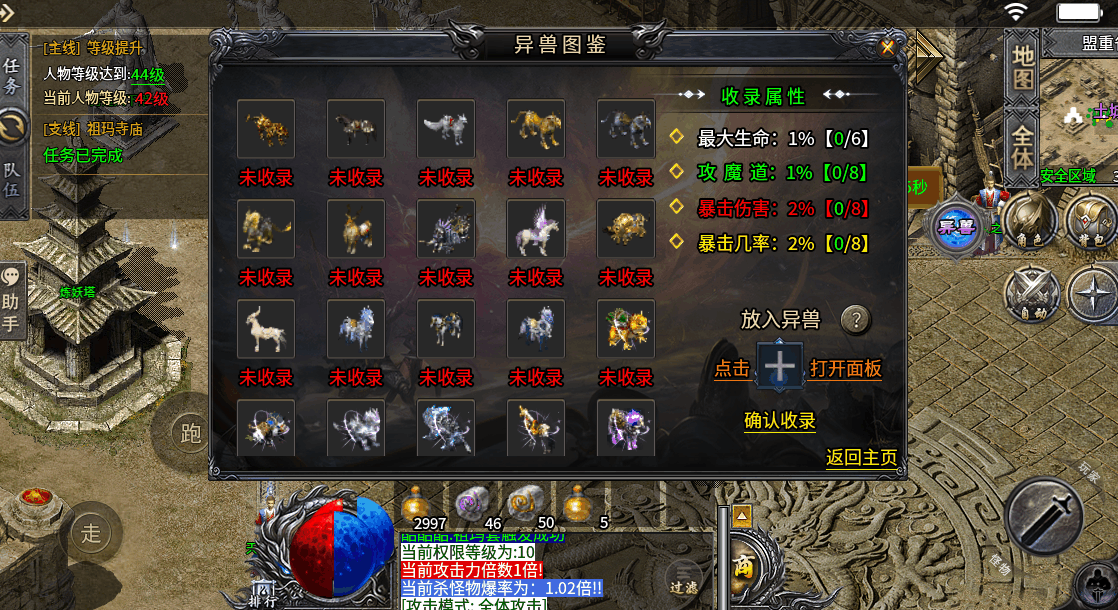Viewport: 1118px width, 610px height.
Task: Toggle 自动 auto-combat crossed swords
Action: [x=1030, y=295]
